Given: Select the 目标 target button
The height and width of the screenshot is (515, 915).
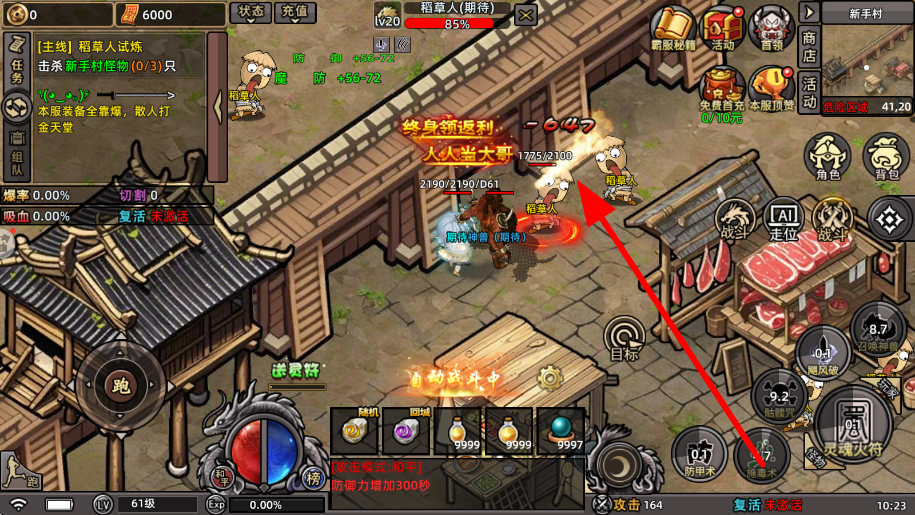Looking at the screenshot, I should 625,338.
